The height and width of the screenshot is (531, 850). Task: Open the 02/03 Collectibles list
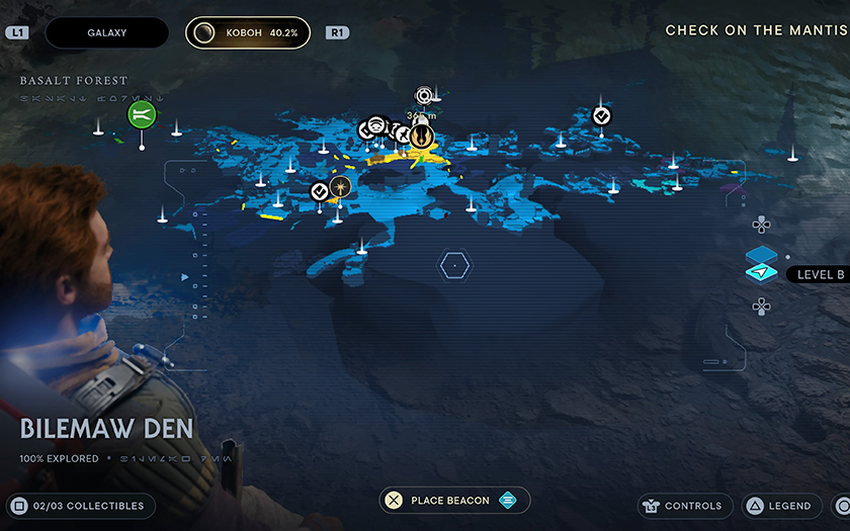click(x=77, y=506)
